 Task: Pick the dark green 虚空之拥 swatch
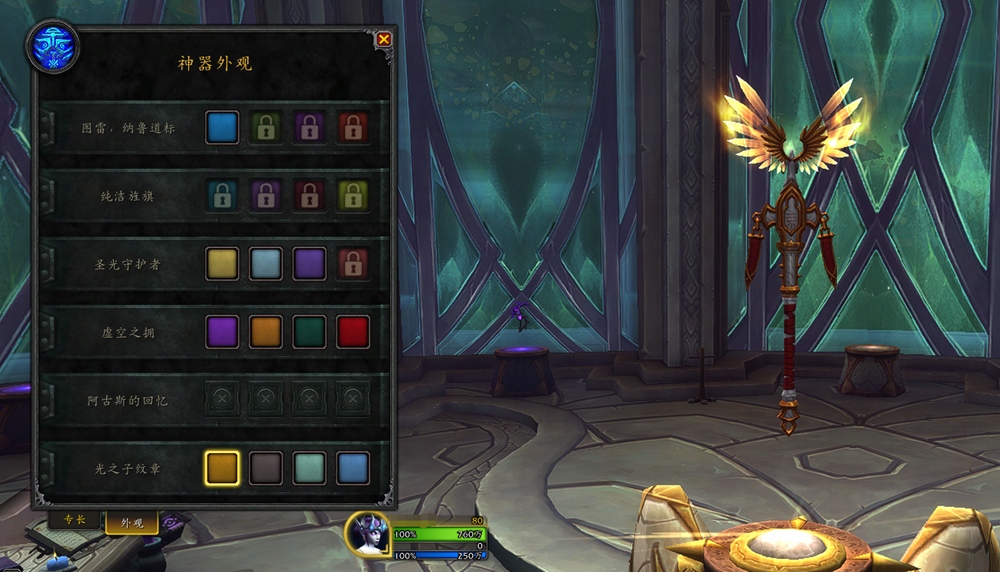tap(309, 332)
